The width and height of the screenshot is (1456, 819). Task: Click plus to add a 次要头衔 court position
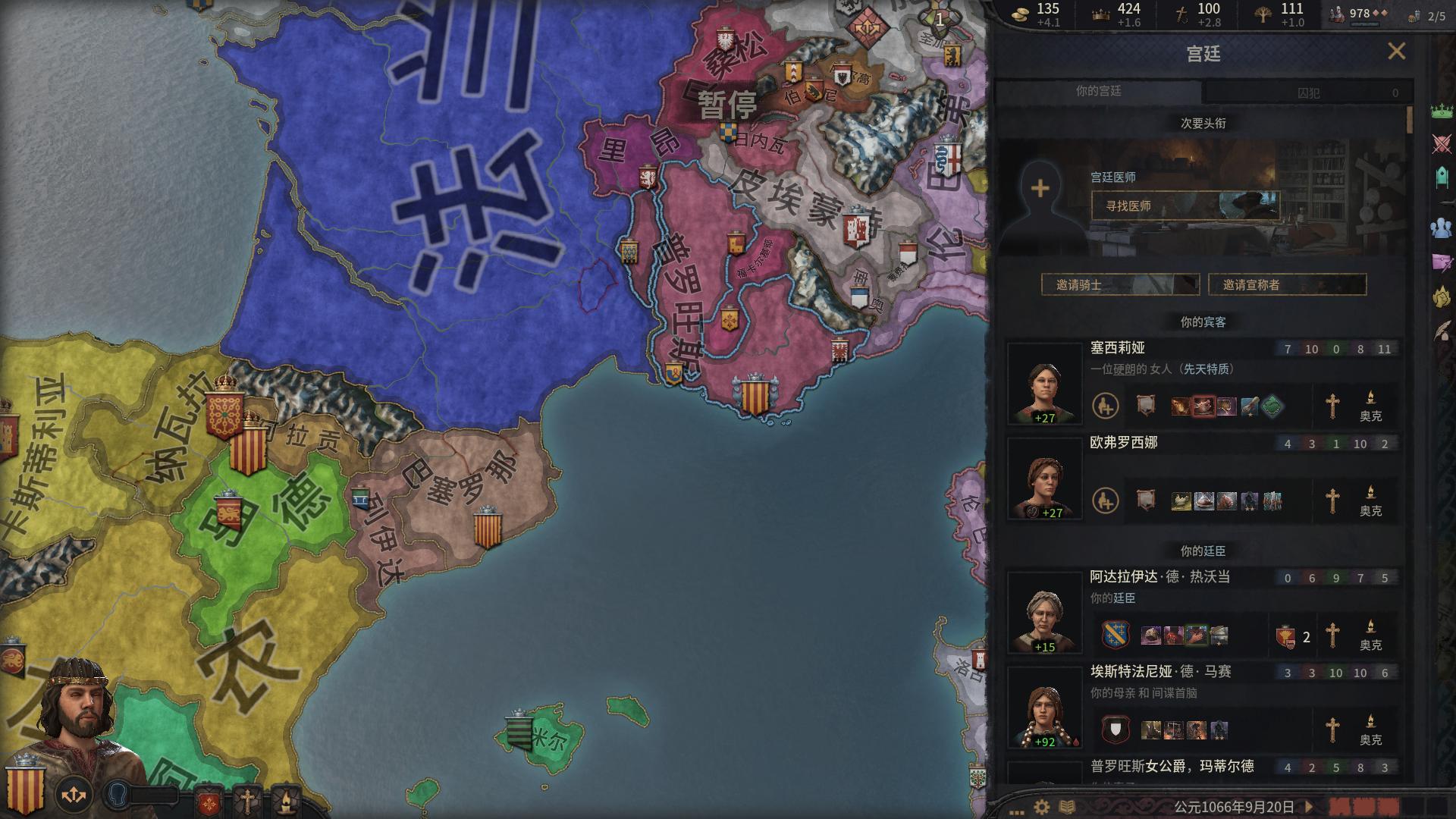point(1040,187)
